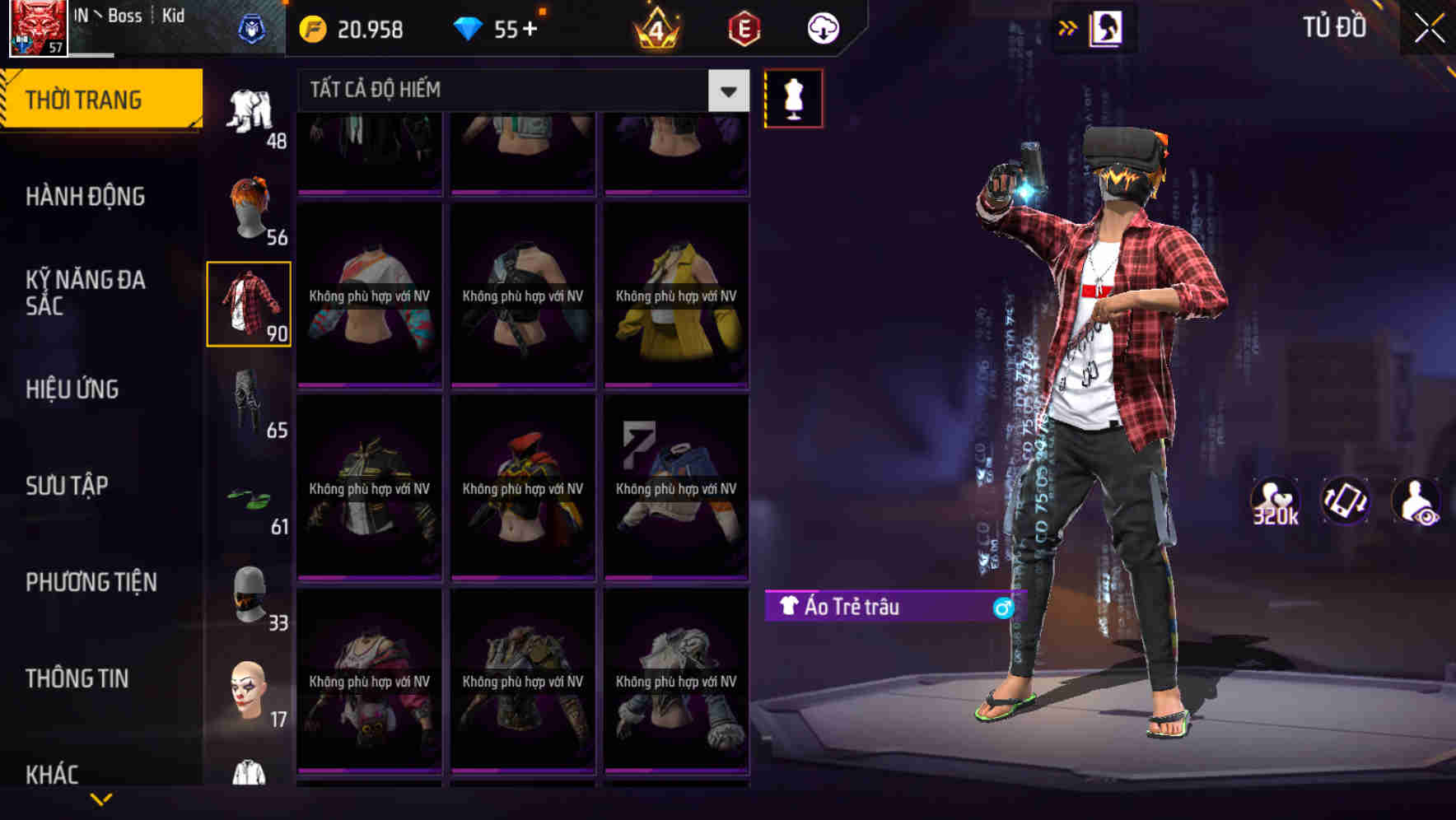Toggle the male gender symbol on Áo Trẻ trâu
The image size is (1456, 820).
pyautogui.click(x=1004, y=607)
